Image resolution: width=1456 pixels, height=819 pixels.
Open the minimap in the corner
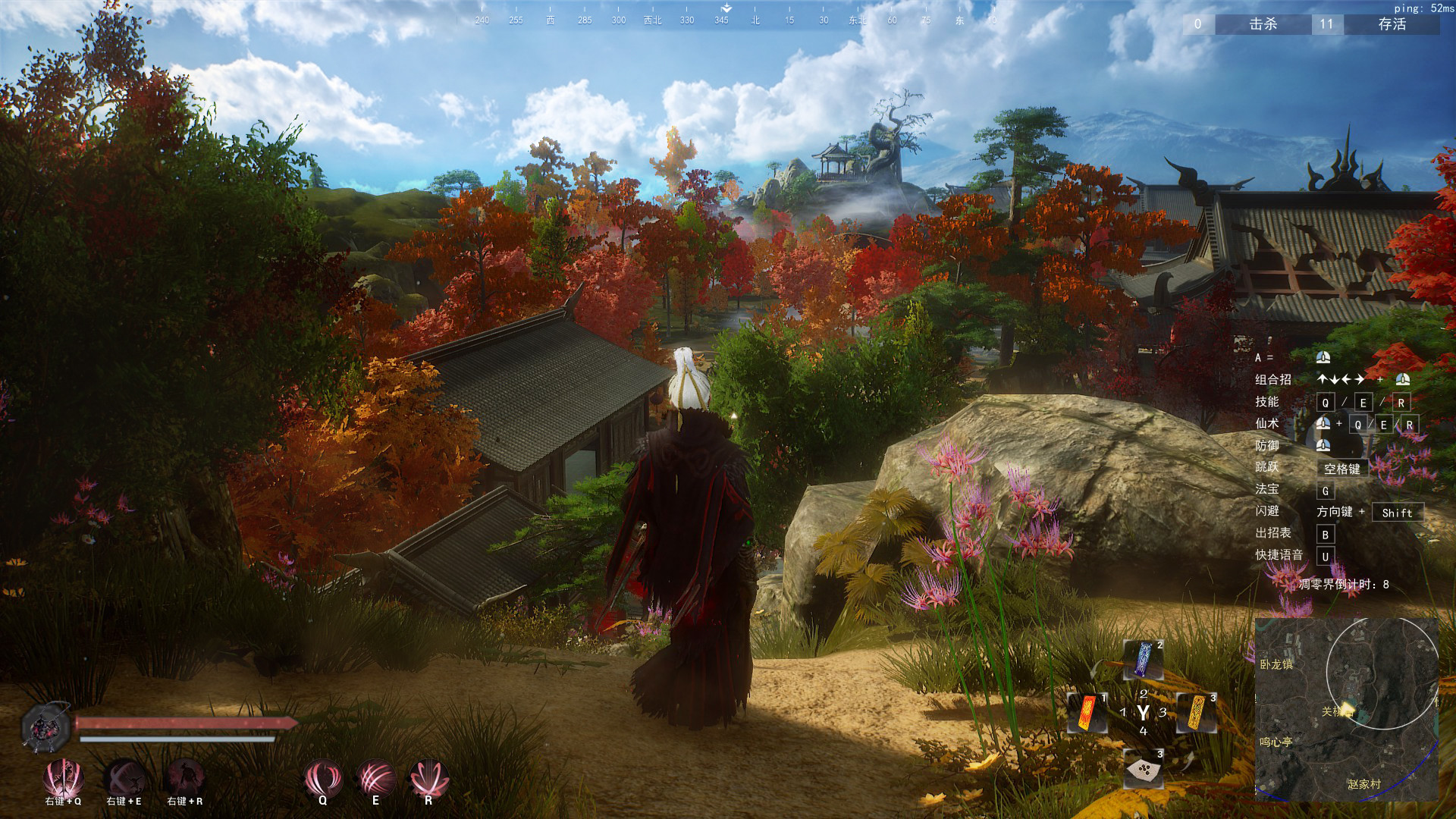(x=1347, y=709)
